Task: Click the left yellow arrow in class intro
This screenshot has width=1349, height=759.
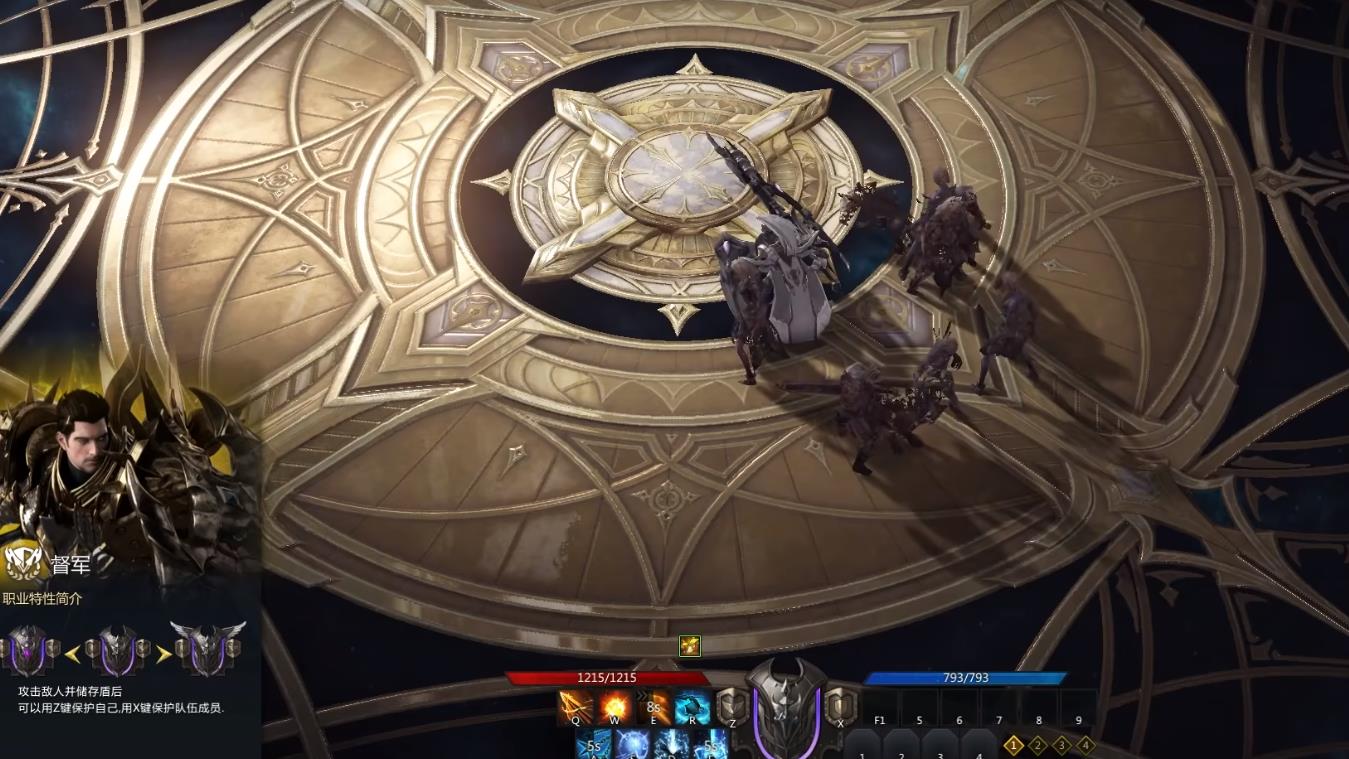Action: tap(72, 654)
